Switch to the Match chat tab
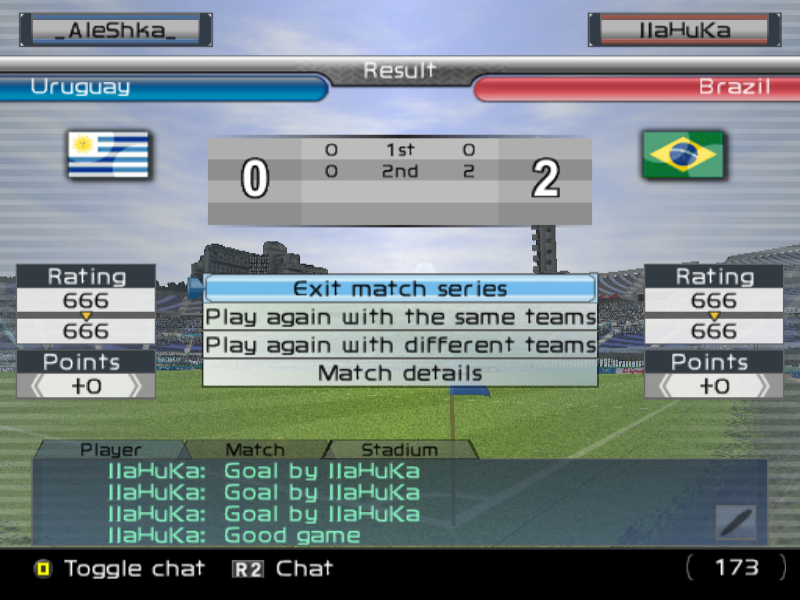800x600 pixels. (x=255, y=450)
